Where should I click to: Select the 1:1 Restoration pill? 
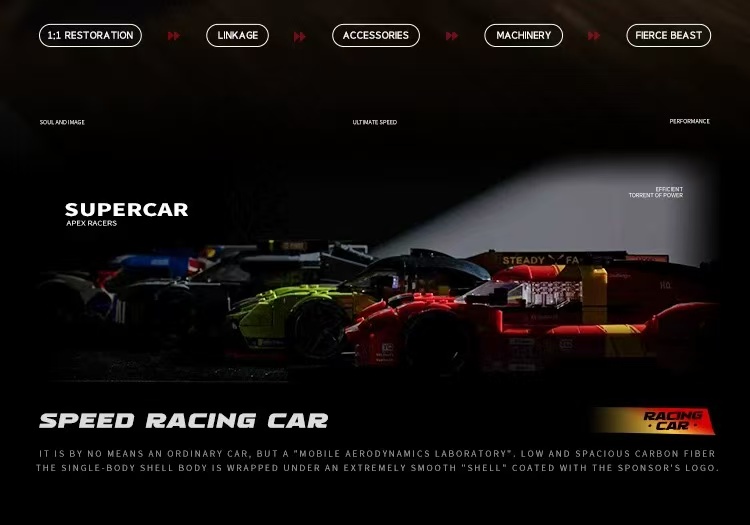tap(90, 36)
